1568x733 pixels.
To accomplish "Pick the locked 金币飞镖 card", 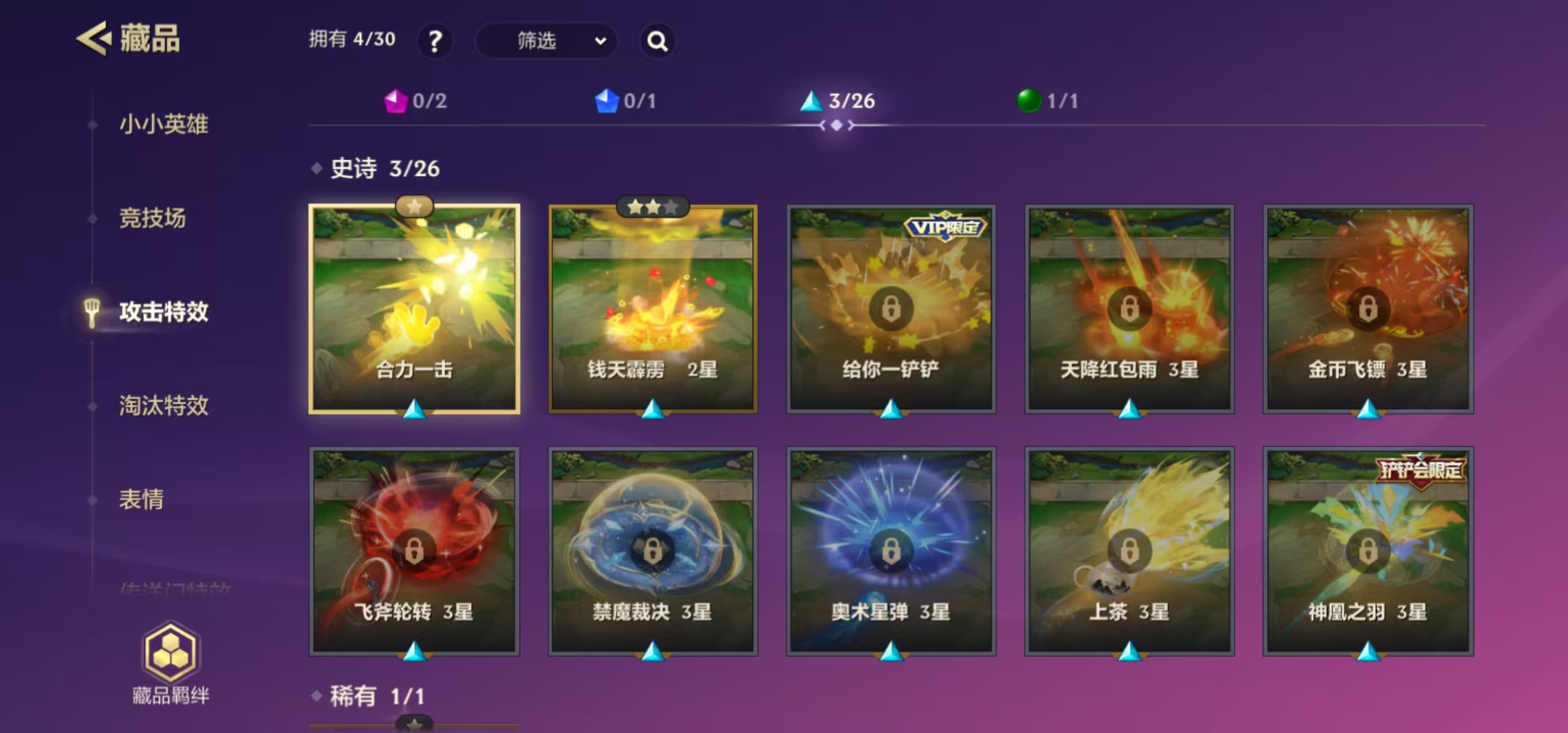I will (x=1368, y=309).
